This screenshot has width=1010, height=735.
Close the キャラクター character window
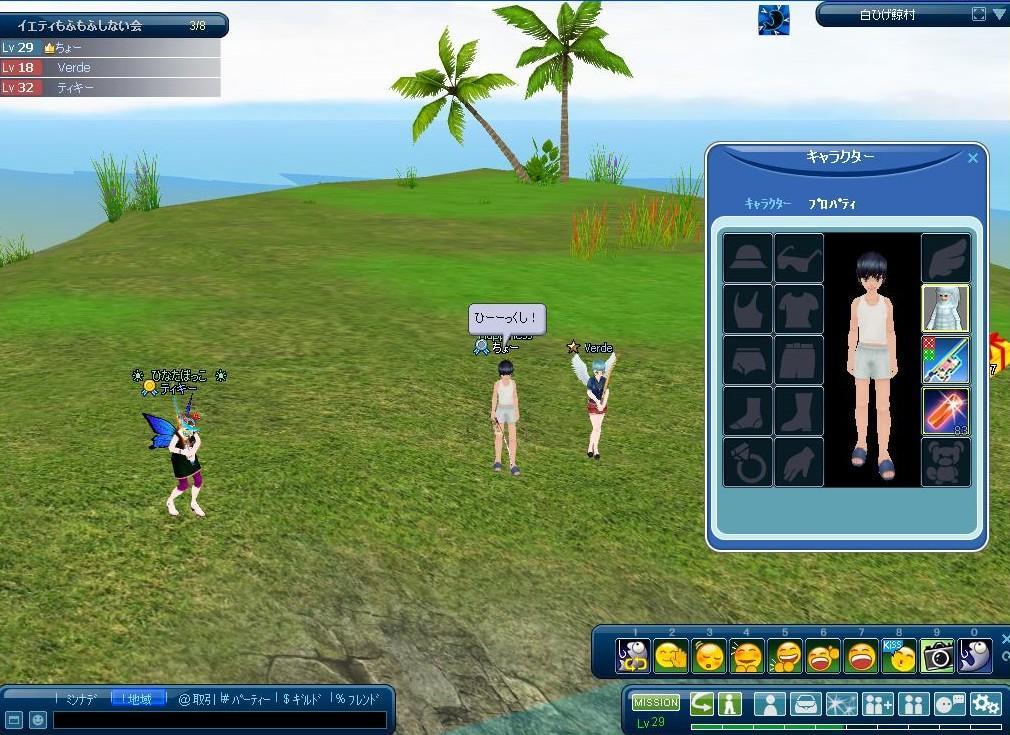973,158
